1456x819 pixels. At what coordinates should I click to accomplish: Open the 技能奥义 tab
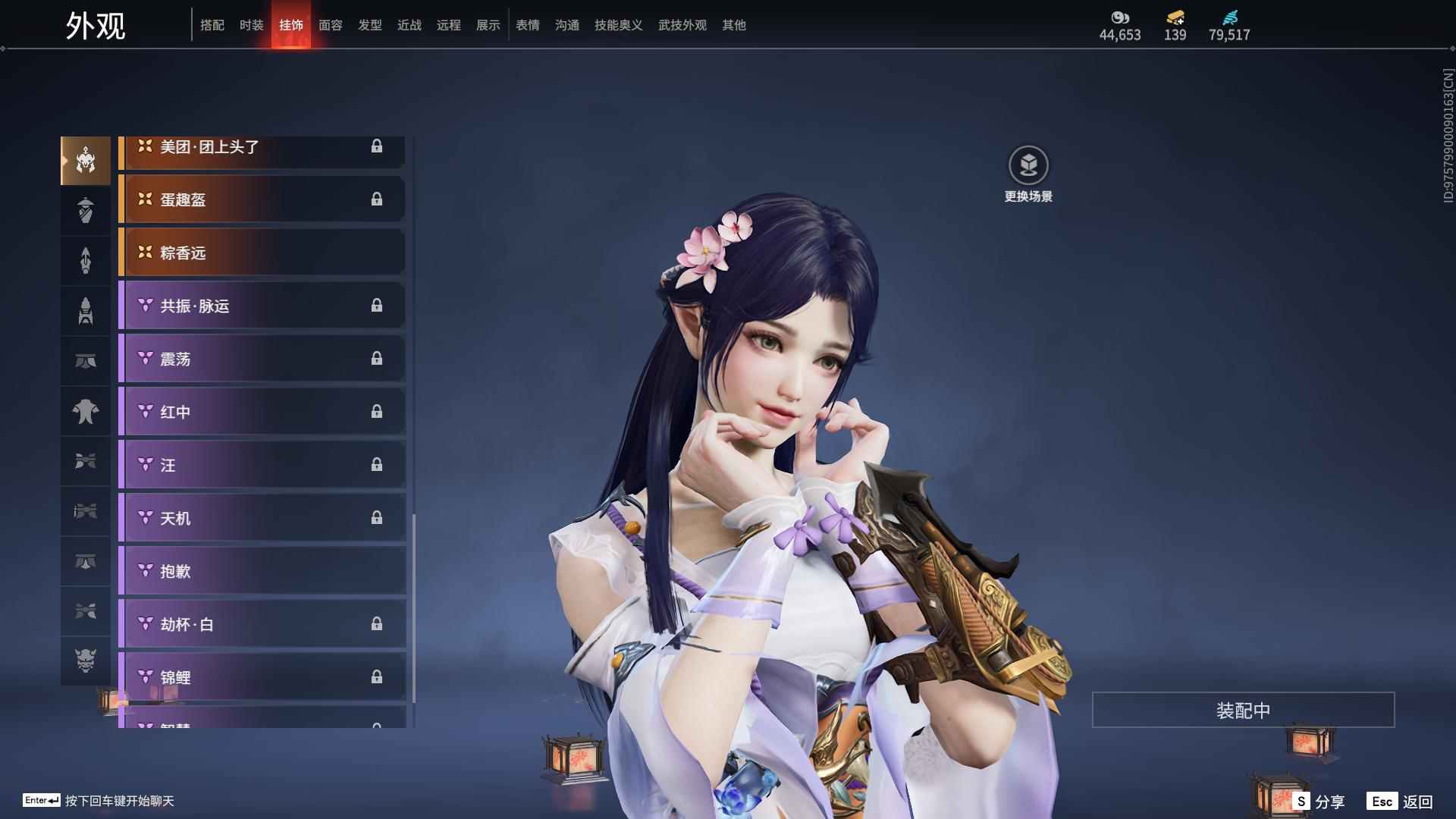pyautogui.click(x=619, y=25)
